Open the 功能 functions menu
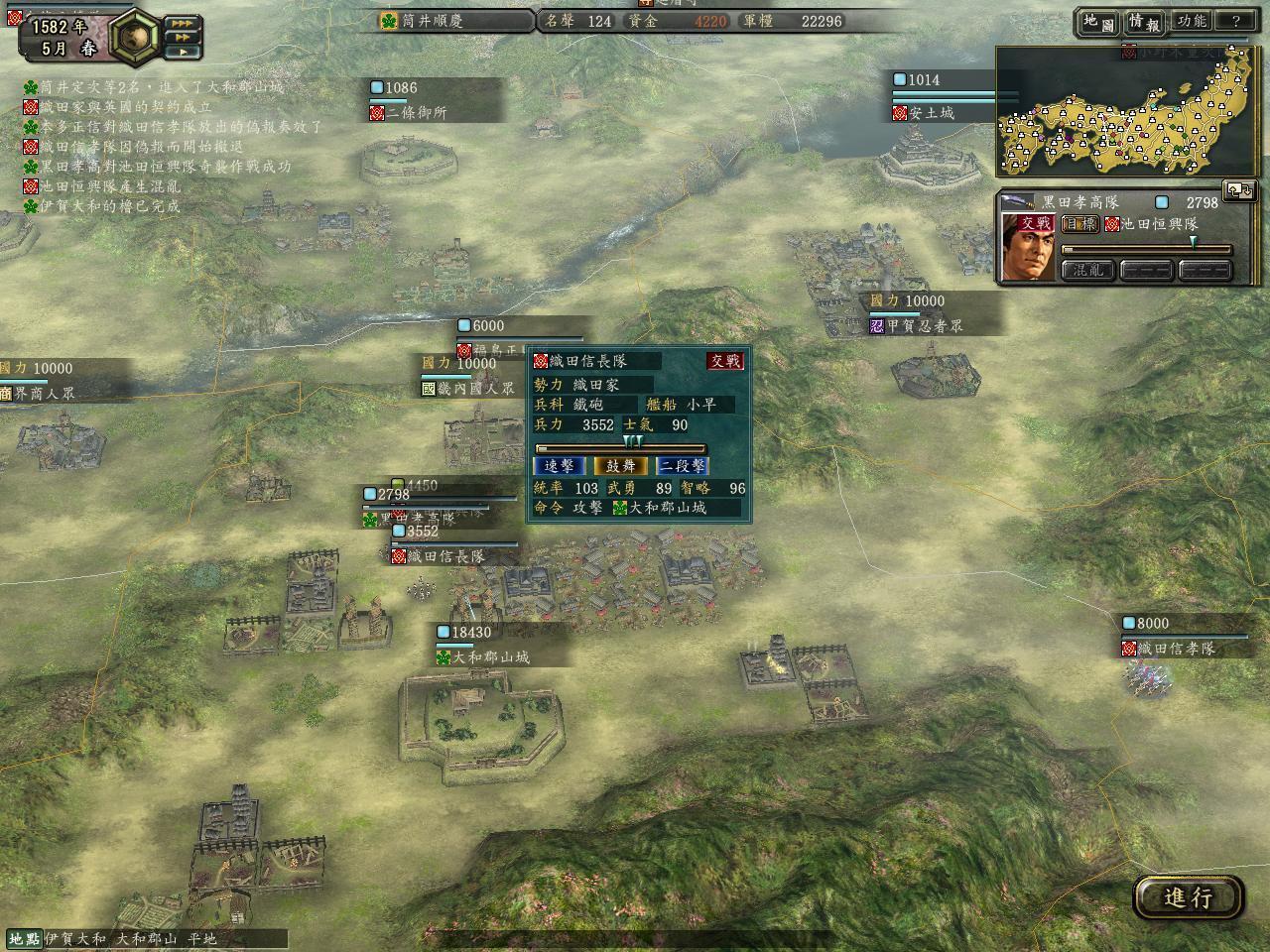The width and height of the screenshot is (1270, 952). [1191, 21]
